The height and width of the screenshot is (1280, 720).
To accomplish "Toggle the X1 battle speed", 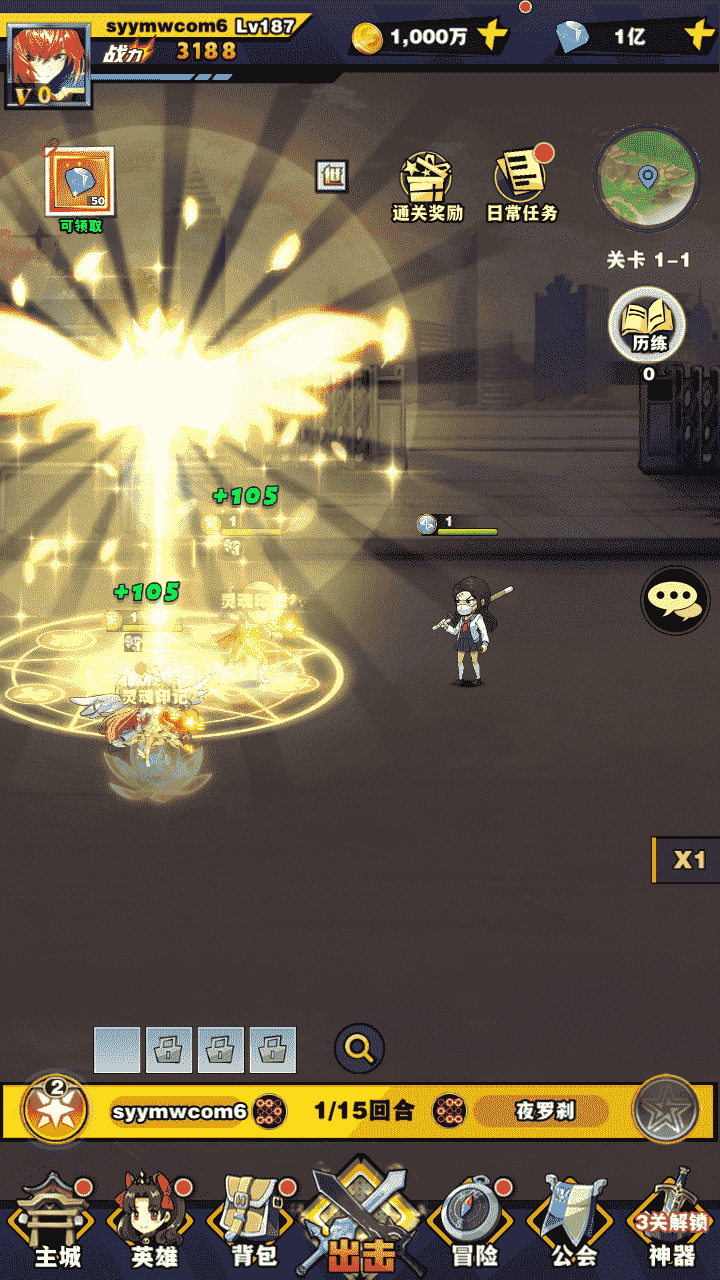I will coord(687,860).
